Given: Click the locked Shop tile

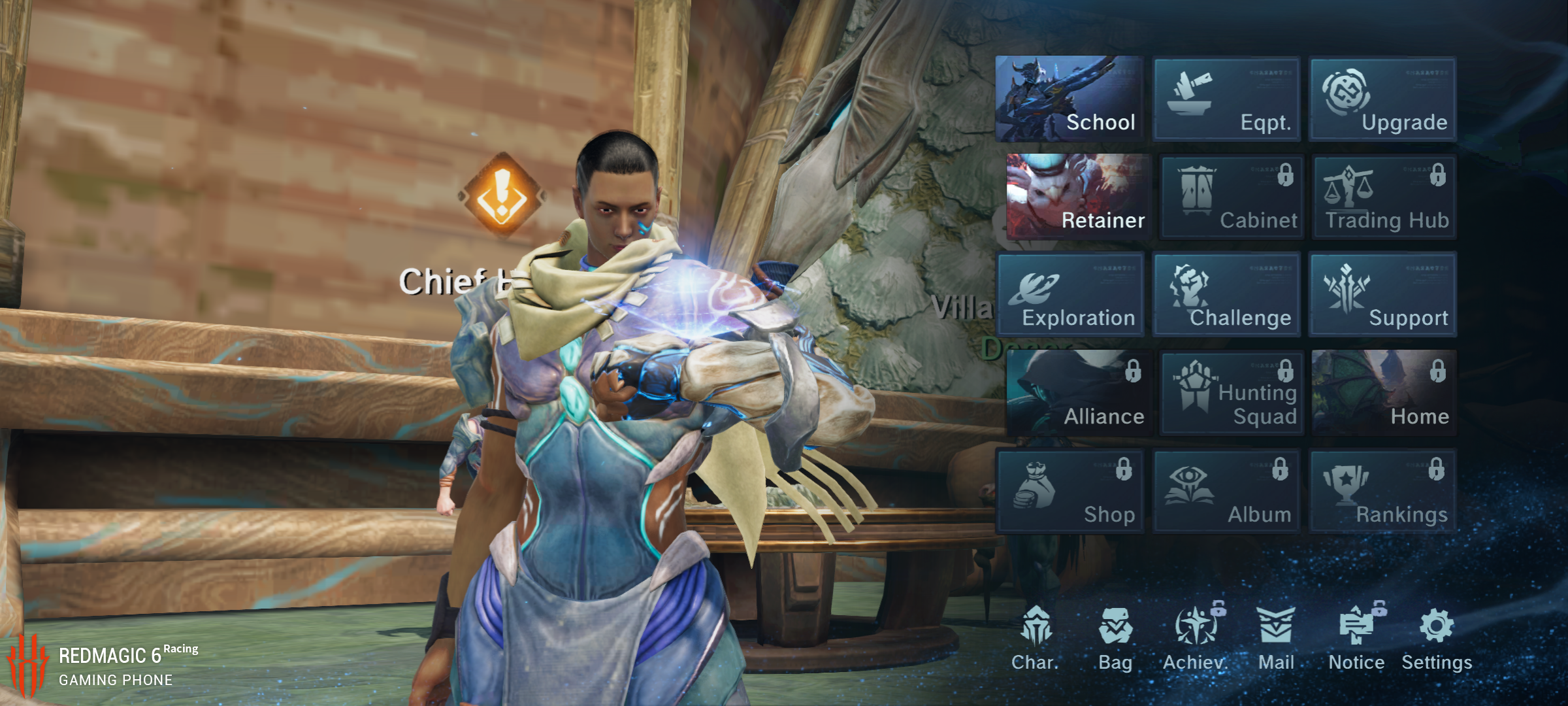Looking at the screenshot, I should pos(1070,491).
